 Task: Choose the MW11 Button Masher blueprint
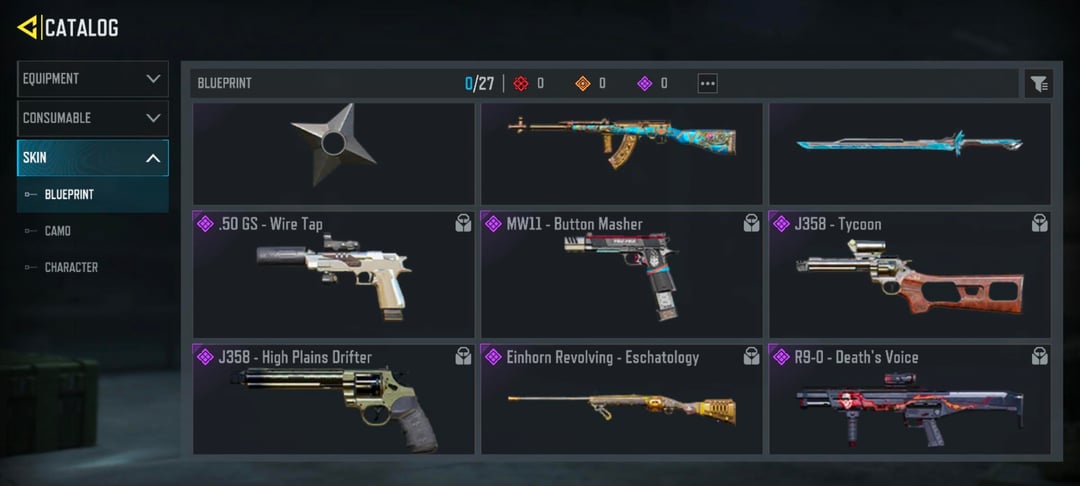tap(621, 274)
